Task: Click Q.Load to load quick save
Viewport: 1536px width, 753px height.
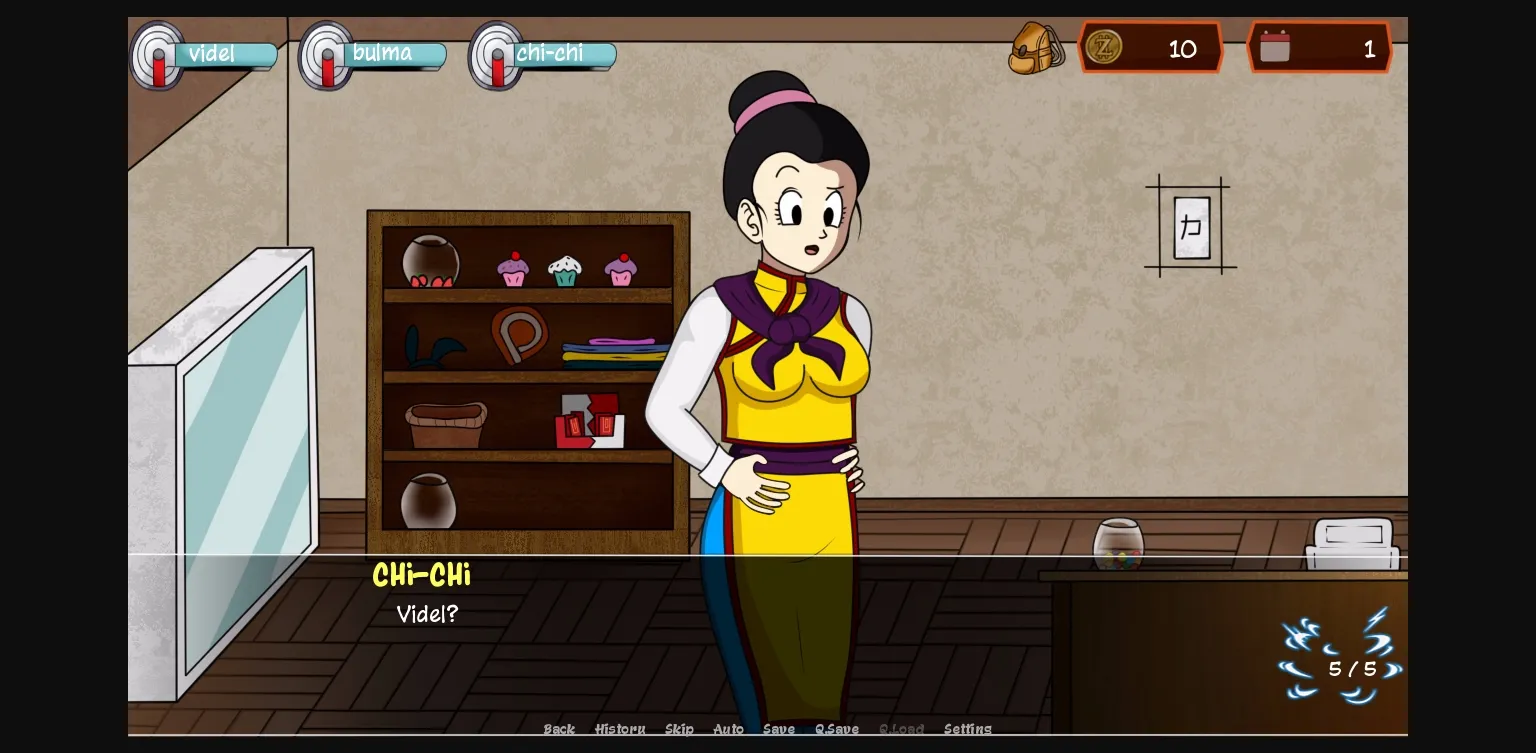Action: (x=901, y=729)
